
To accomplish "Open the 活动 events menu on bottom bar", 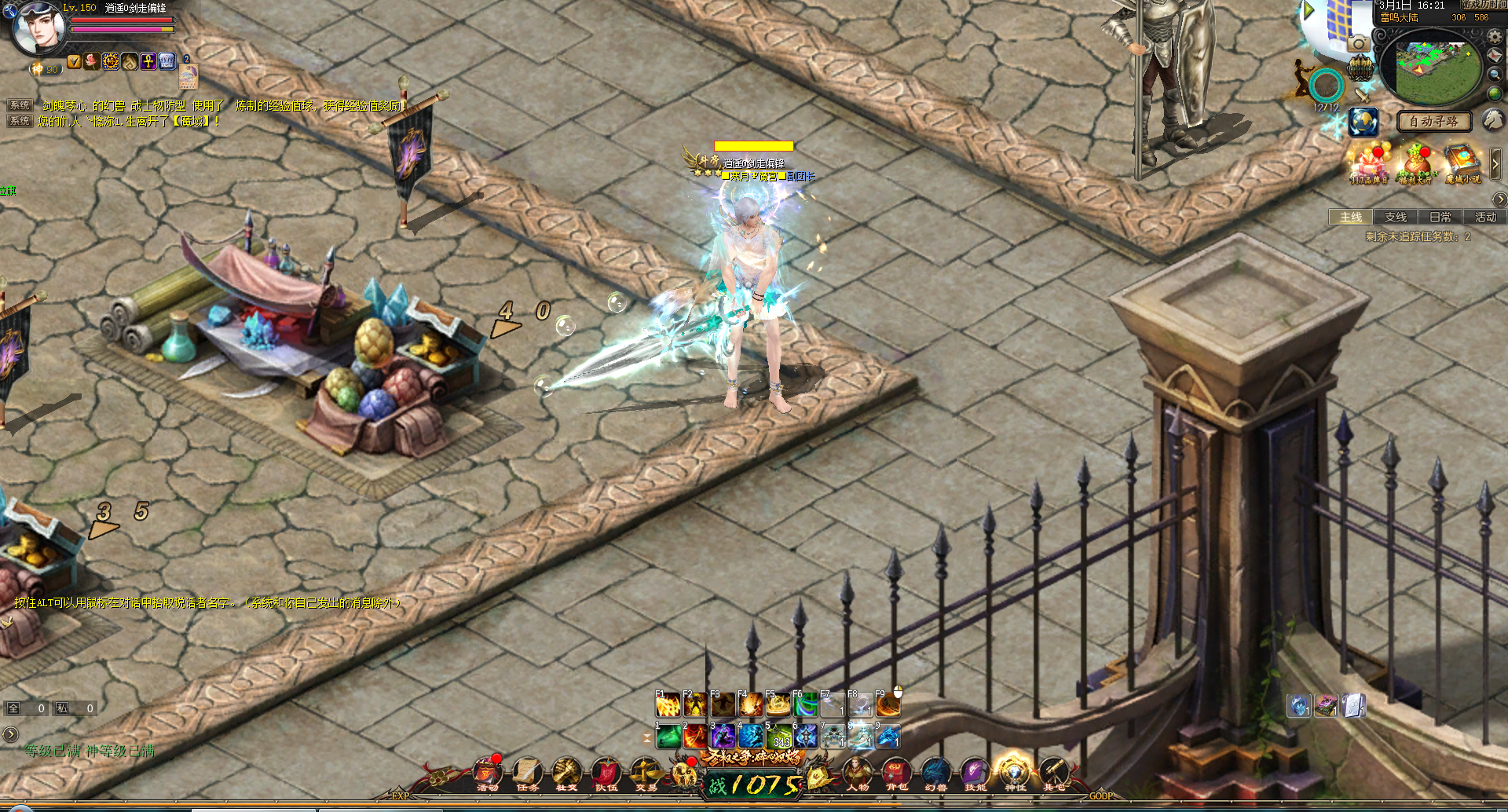I will tap(488, 774).
